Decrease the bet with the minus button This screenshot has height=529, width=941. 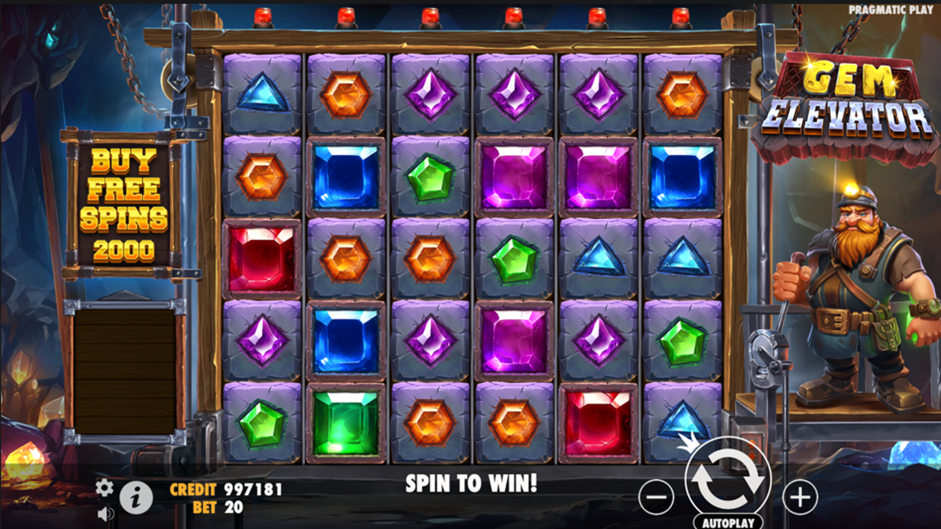656,496
